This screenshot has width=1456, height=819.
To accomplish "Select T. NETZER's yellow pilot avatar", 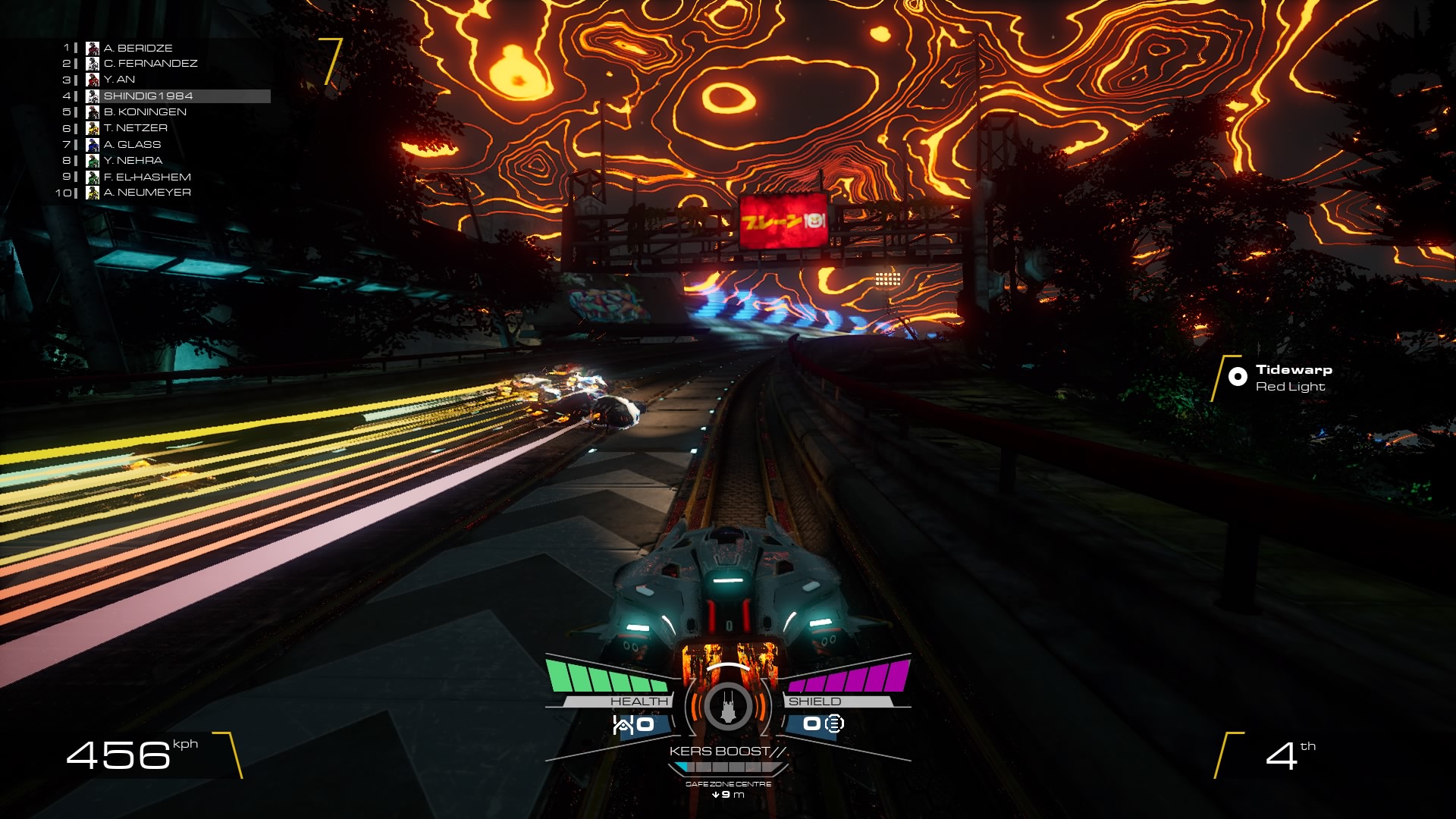I will [93, 128].
